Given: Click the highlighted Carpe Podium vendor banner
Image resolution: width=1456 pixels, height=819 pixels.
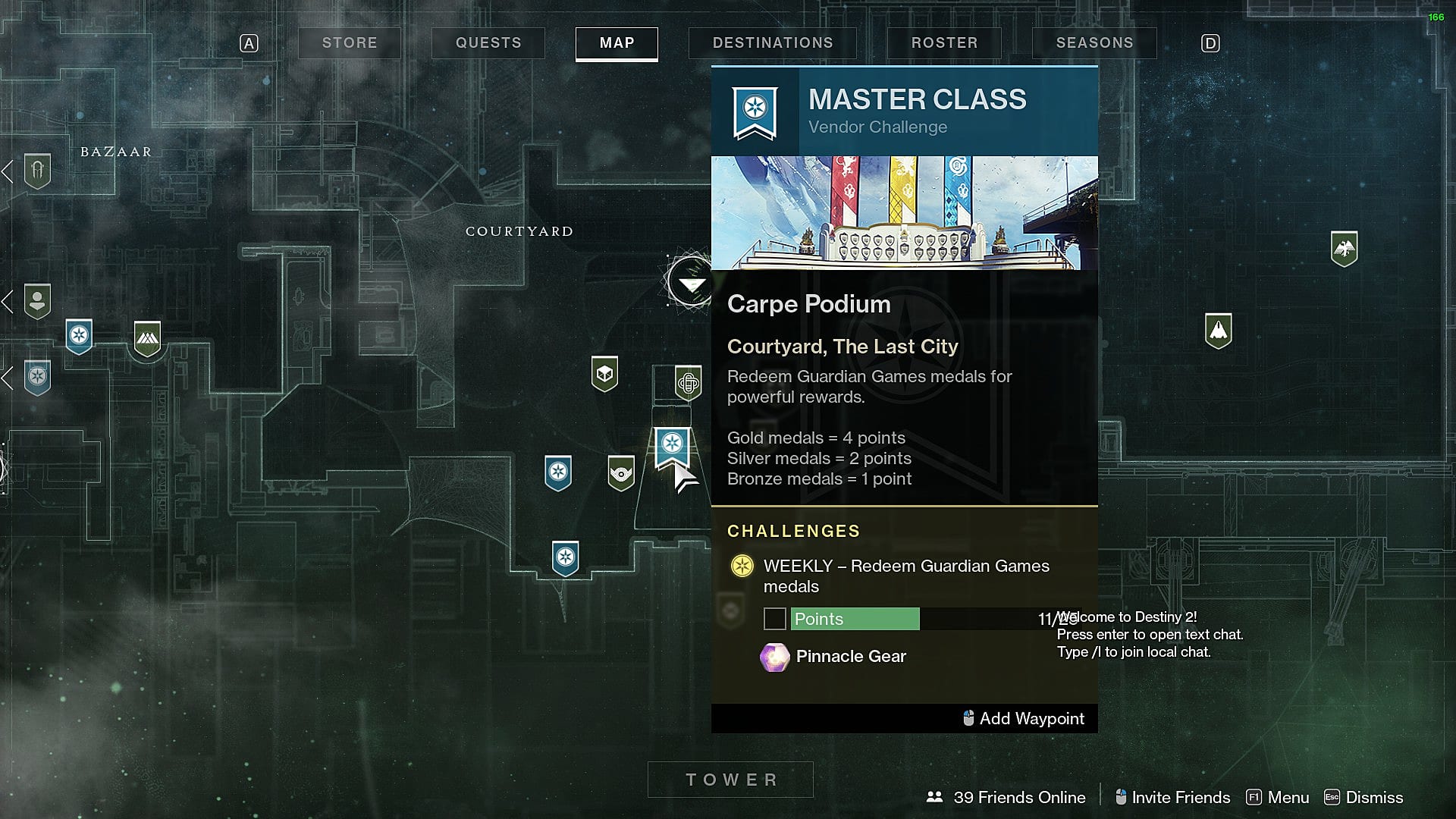Looking at the screenshot, I should coord(673,447).
